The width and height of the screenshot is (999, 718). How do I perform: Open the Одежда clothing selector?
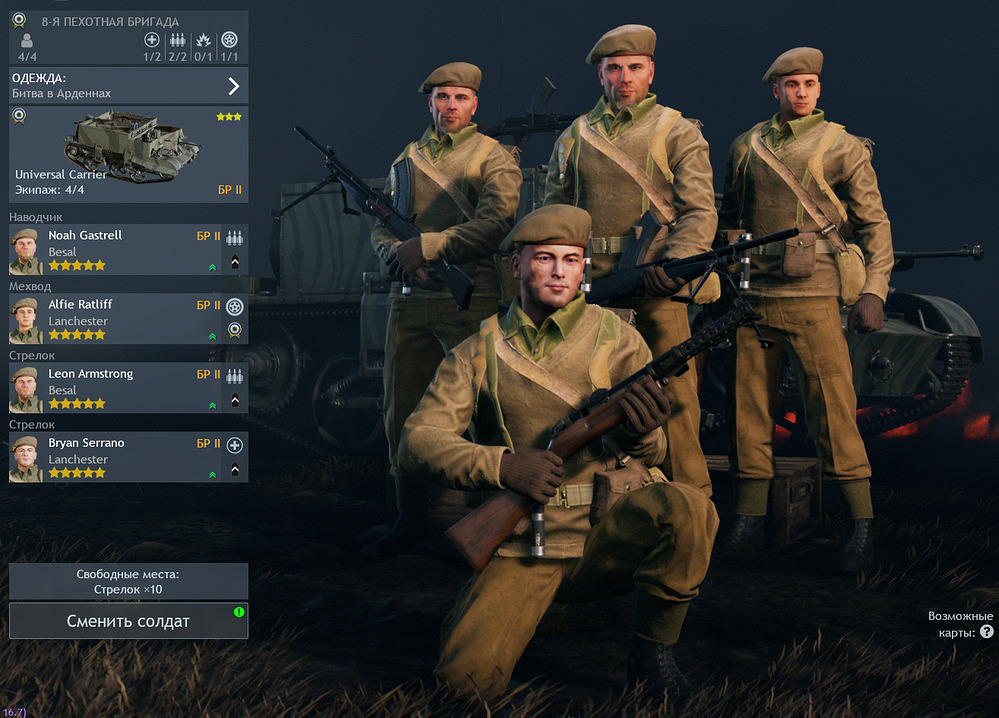tap(128, 85)
